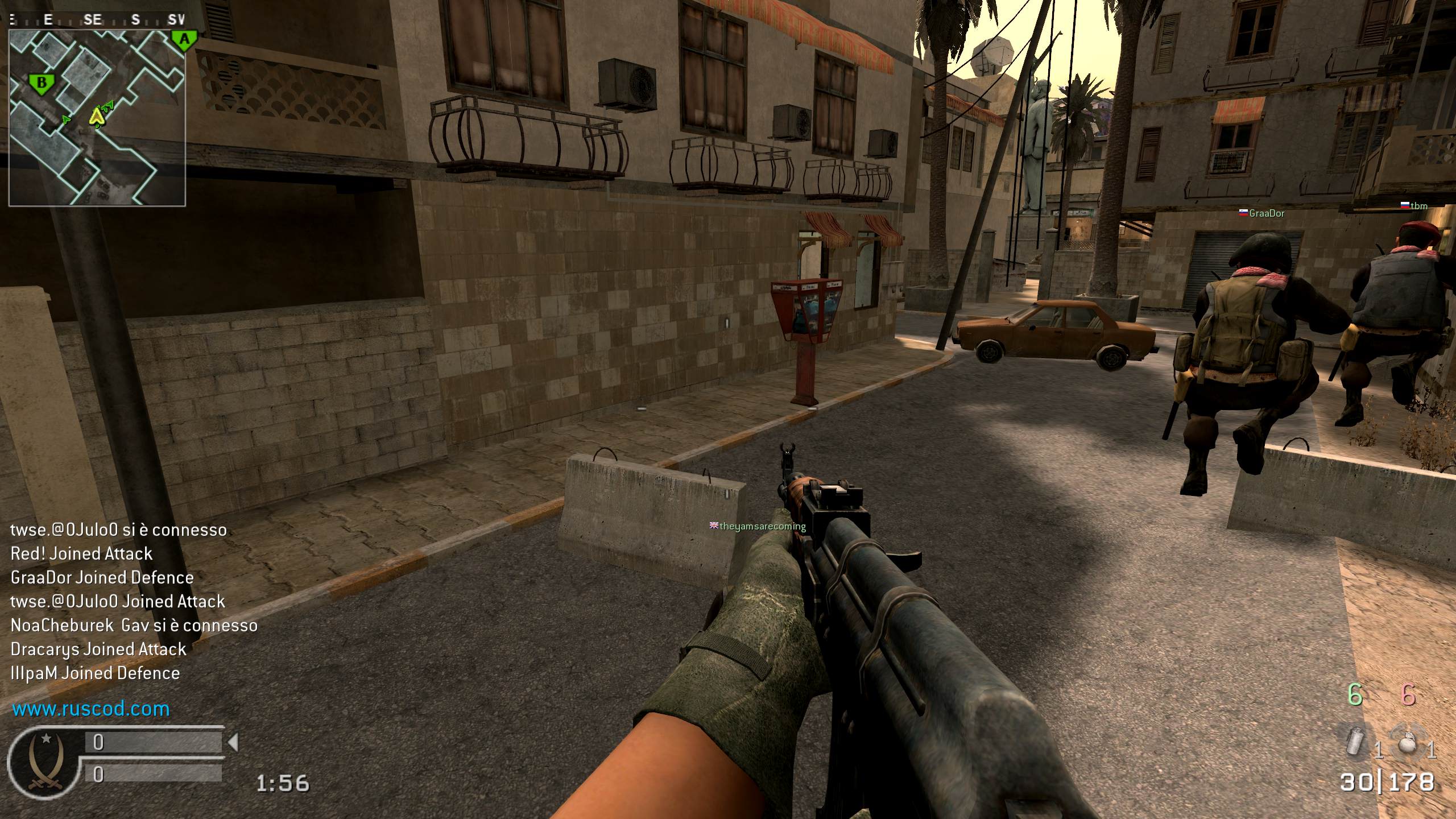The image size is (1456, 819).
Task: Select objective marker A on the minimap
Action: [x=184, y=40]
